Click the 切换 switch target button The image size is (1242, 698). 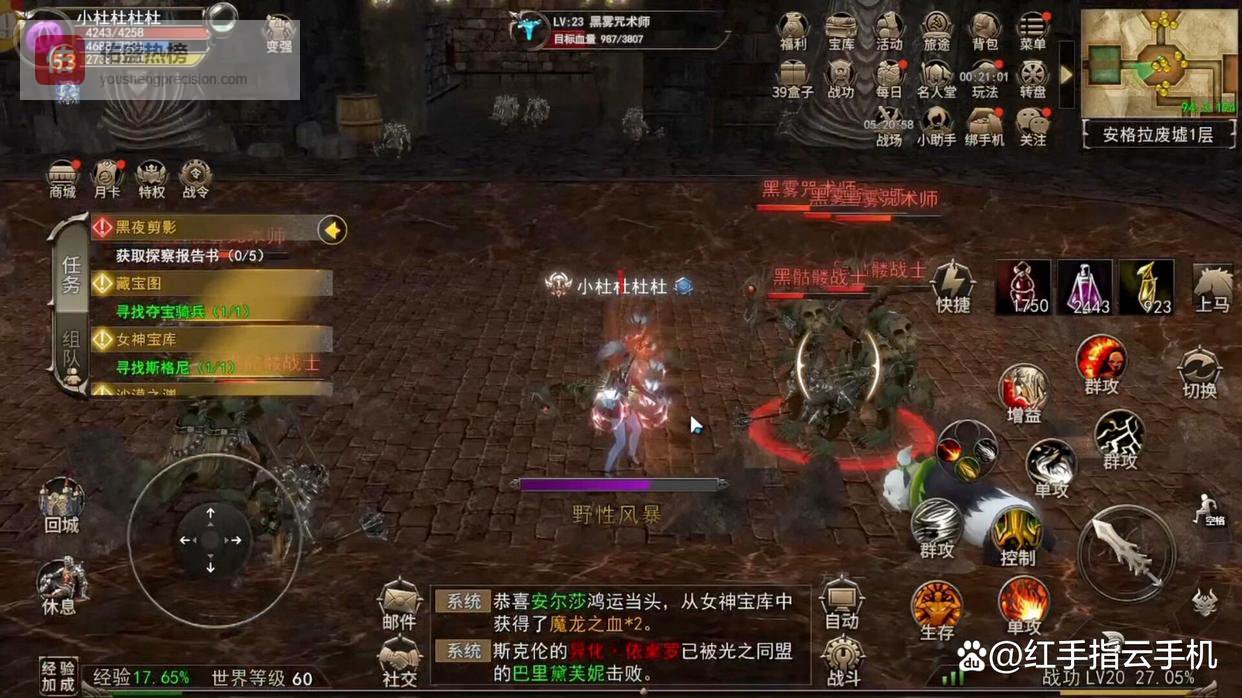click(1199, 372)
